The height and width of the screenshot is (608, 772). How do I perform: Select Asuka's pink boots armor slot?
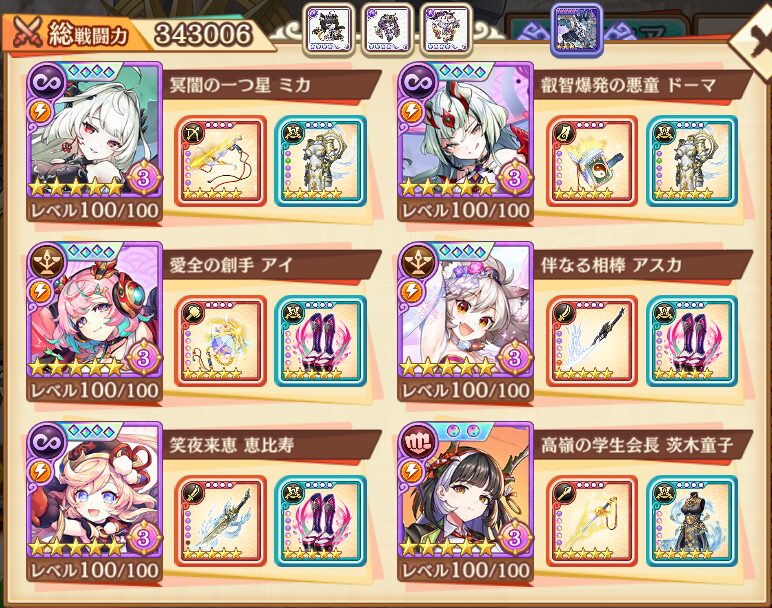(692, 341)
